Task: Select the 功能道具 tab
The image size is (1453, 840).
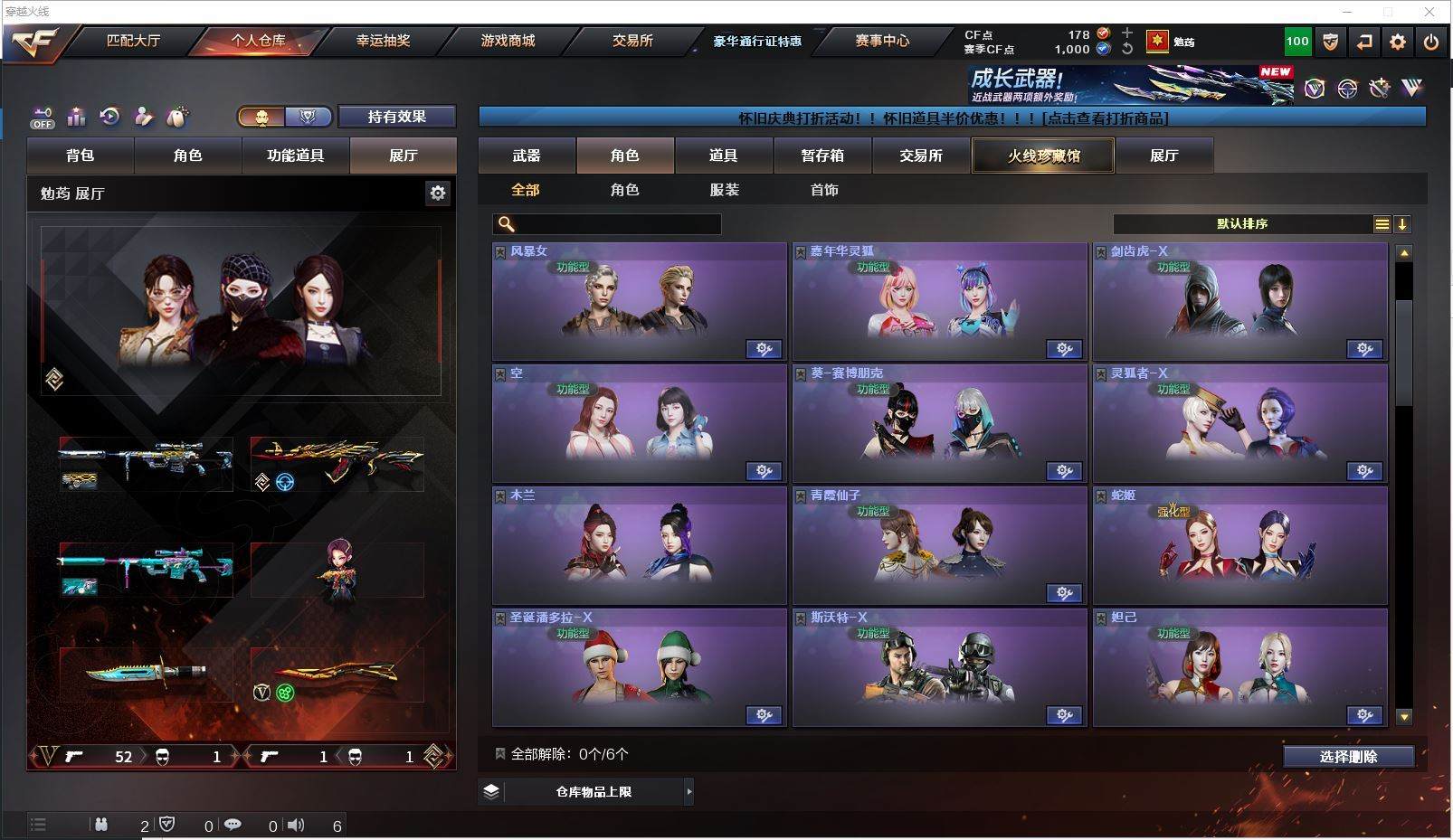Action: 295,156
